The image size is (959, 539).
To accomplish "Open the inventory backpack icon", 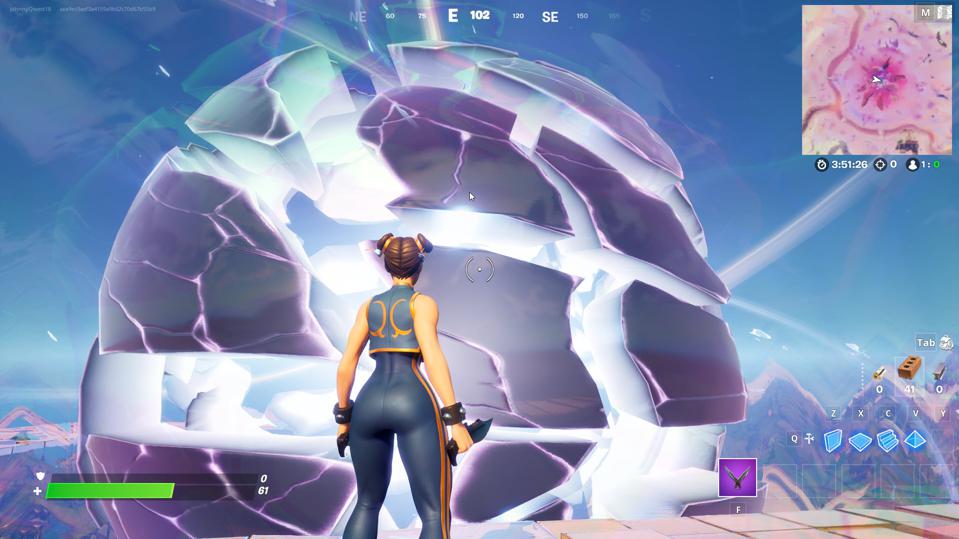I will (945, 342).
